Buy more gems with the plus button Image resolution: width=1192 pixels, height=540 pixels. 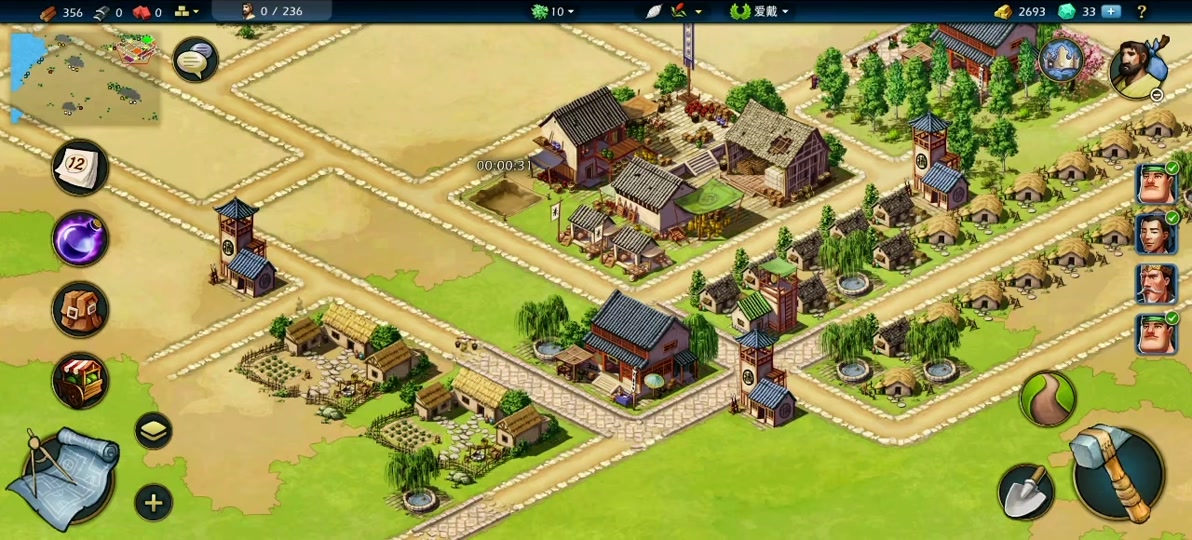click(1111, 12)
